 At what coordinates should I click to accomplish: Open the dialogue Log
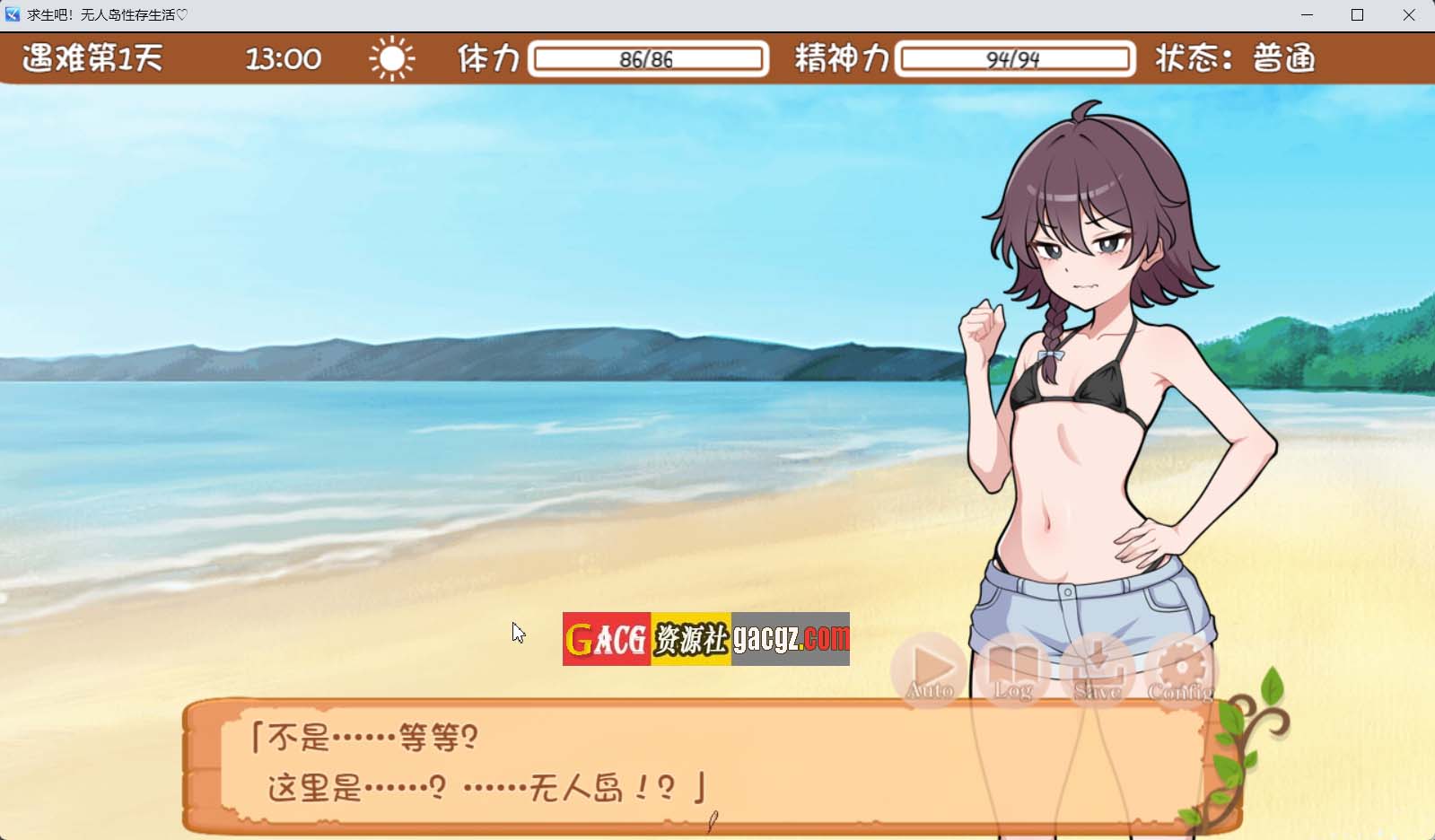point(1013,670)
